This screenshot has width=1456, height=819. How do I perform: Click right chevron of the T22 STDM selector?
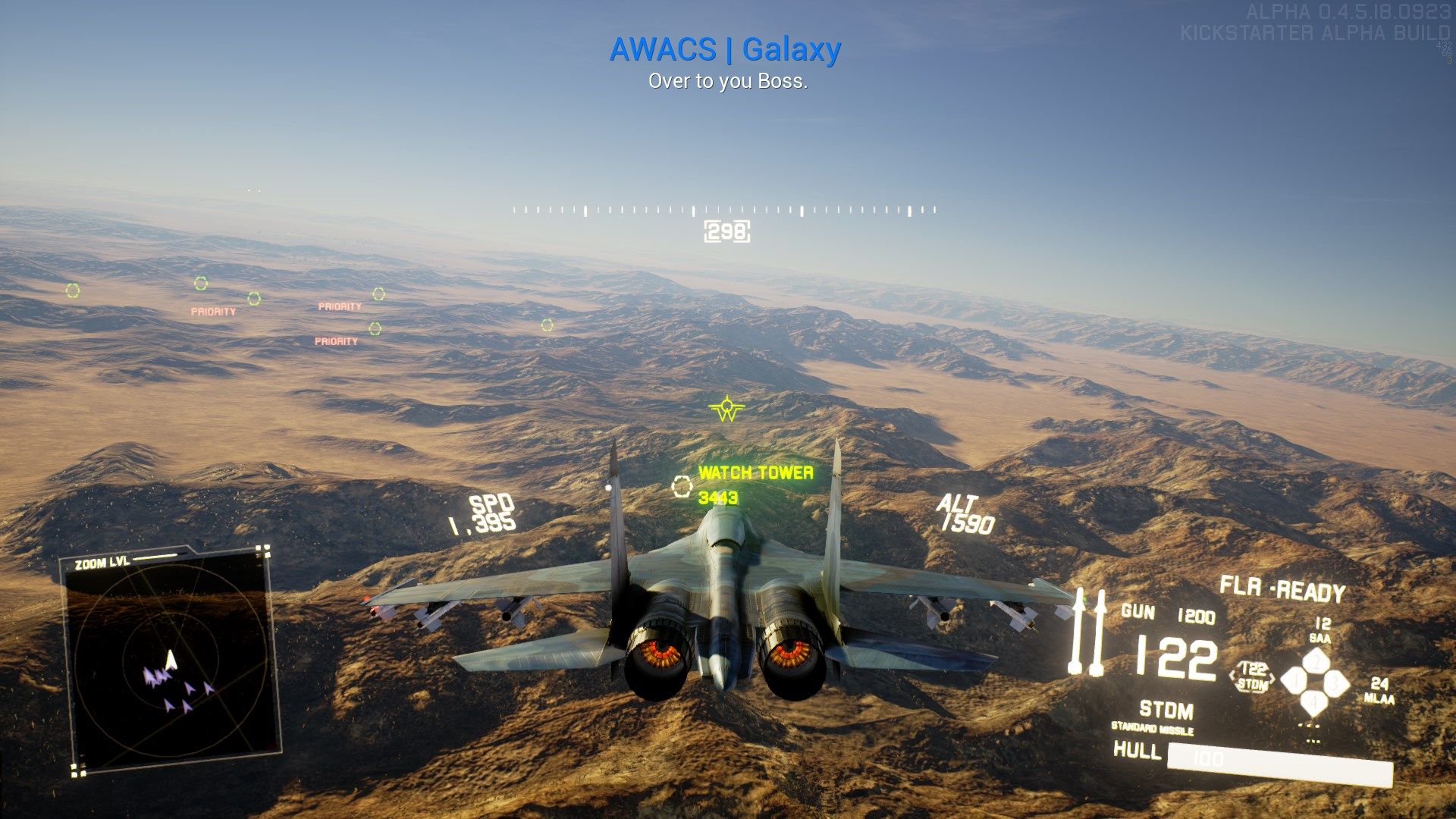[1272, 677]
